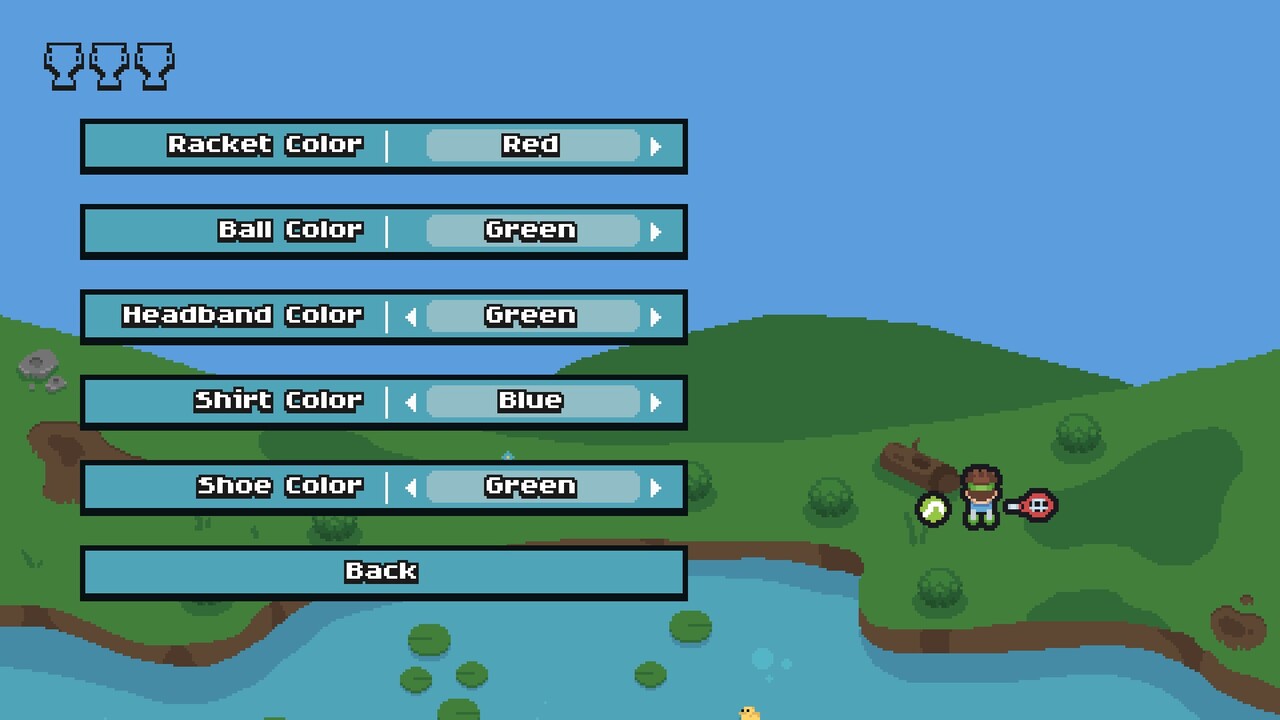Go back to previous Shoe Color option
1280x720 pixels.
pos(410,487)
